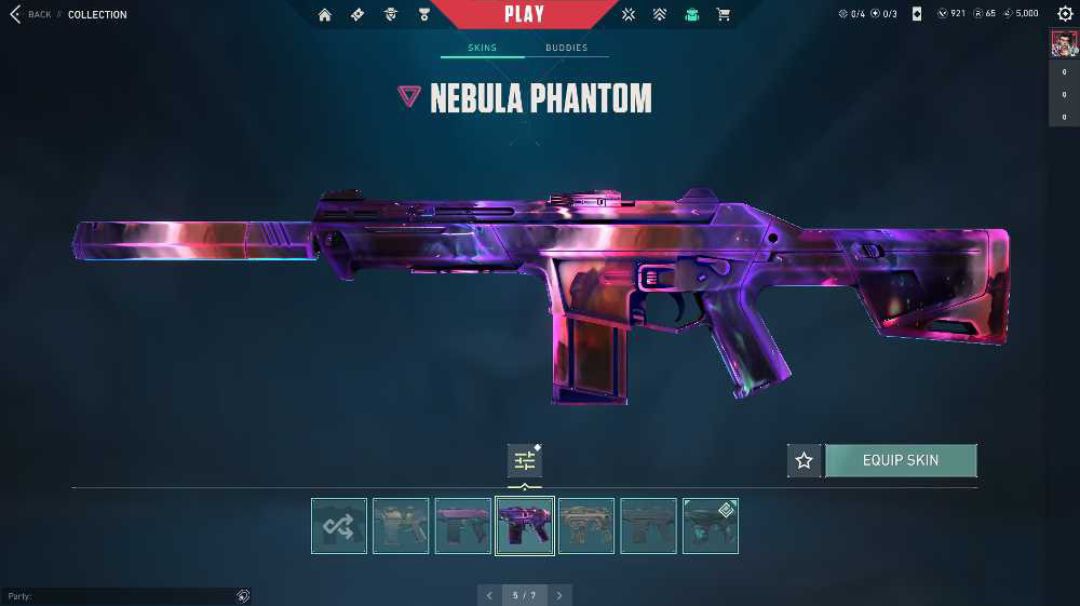
Task: Click the red PLAY button
Action: pyautogui.click(x=524, y=14)
